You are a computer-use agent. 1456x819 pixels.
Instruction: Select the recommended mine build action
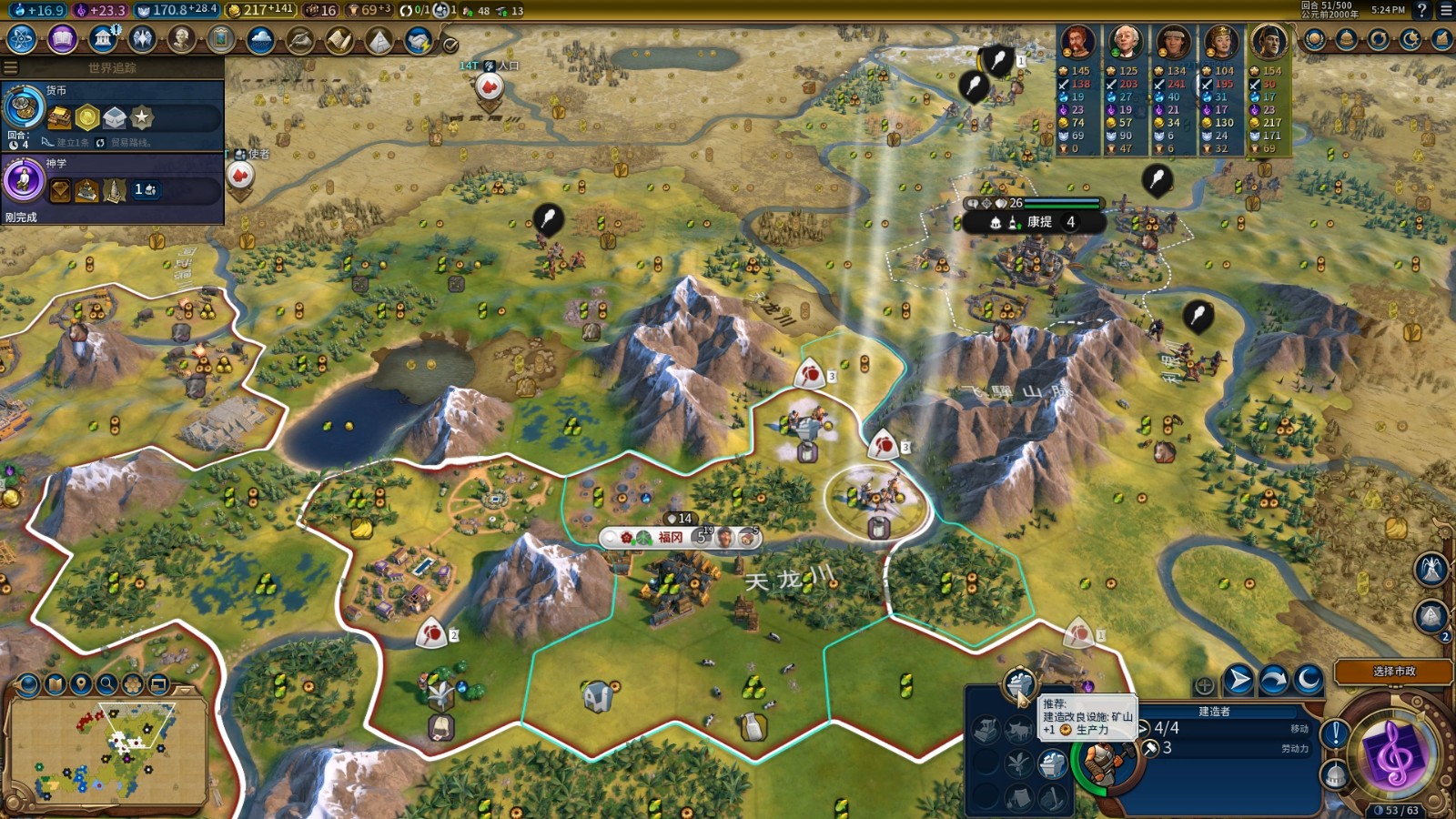[x=1019, y=682]
